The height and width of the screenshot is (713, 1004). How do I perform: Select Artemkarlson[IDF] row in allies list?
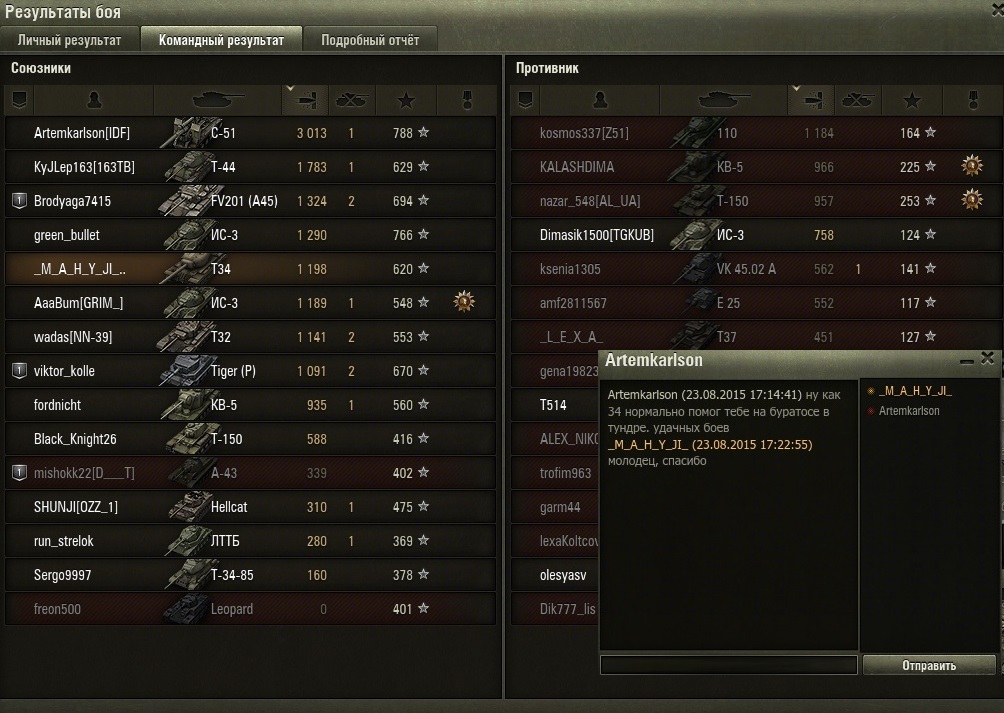(x=250, y=133)
